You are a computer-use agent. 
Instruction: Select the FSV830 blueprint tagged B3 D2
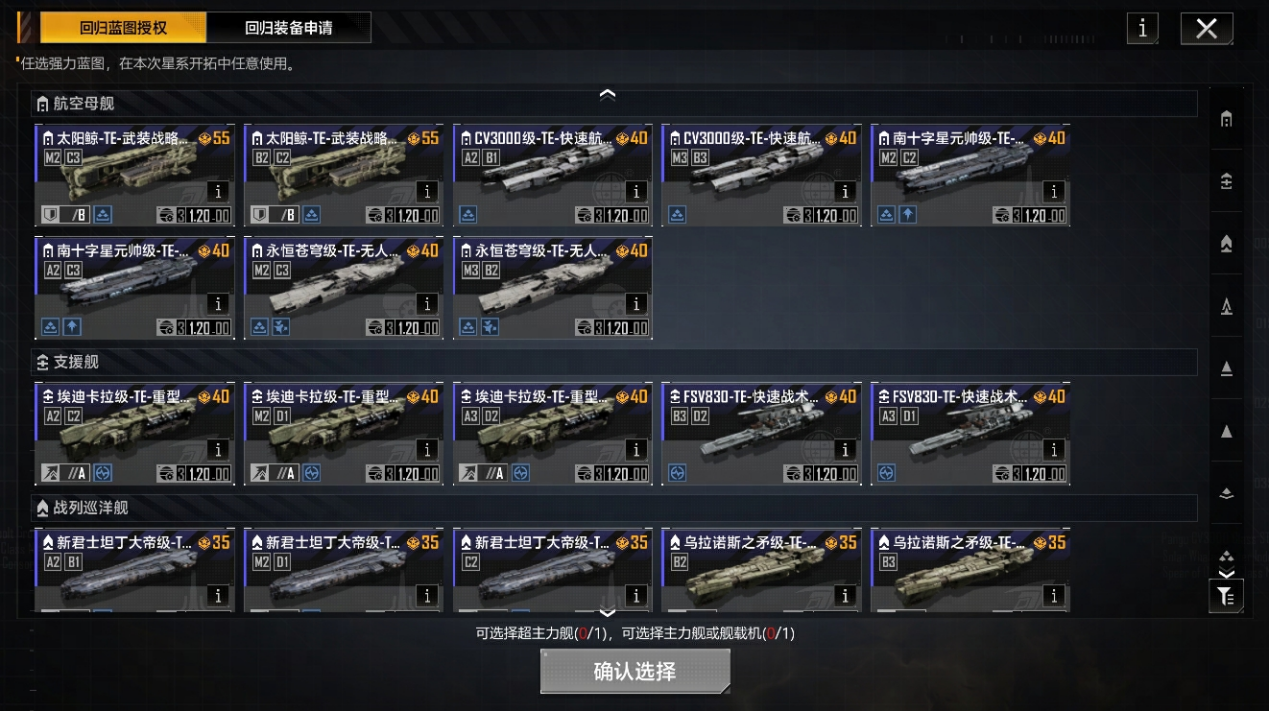click(x=761, y=434)
